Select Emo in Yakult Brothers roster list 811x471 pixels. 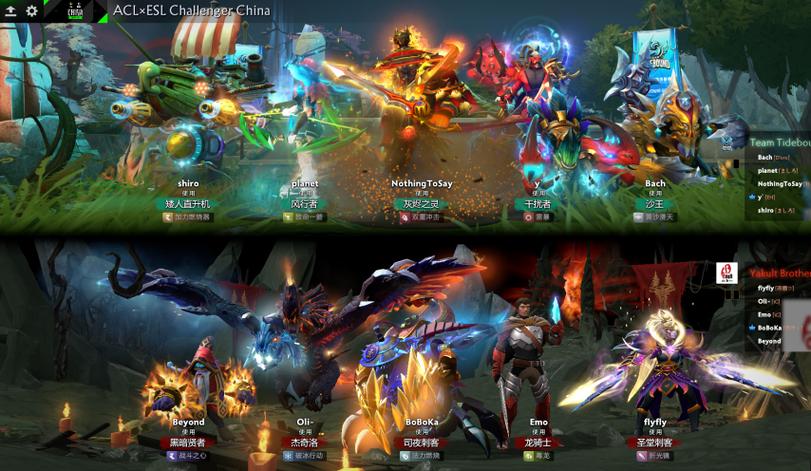(764, 314)
